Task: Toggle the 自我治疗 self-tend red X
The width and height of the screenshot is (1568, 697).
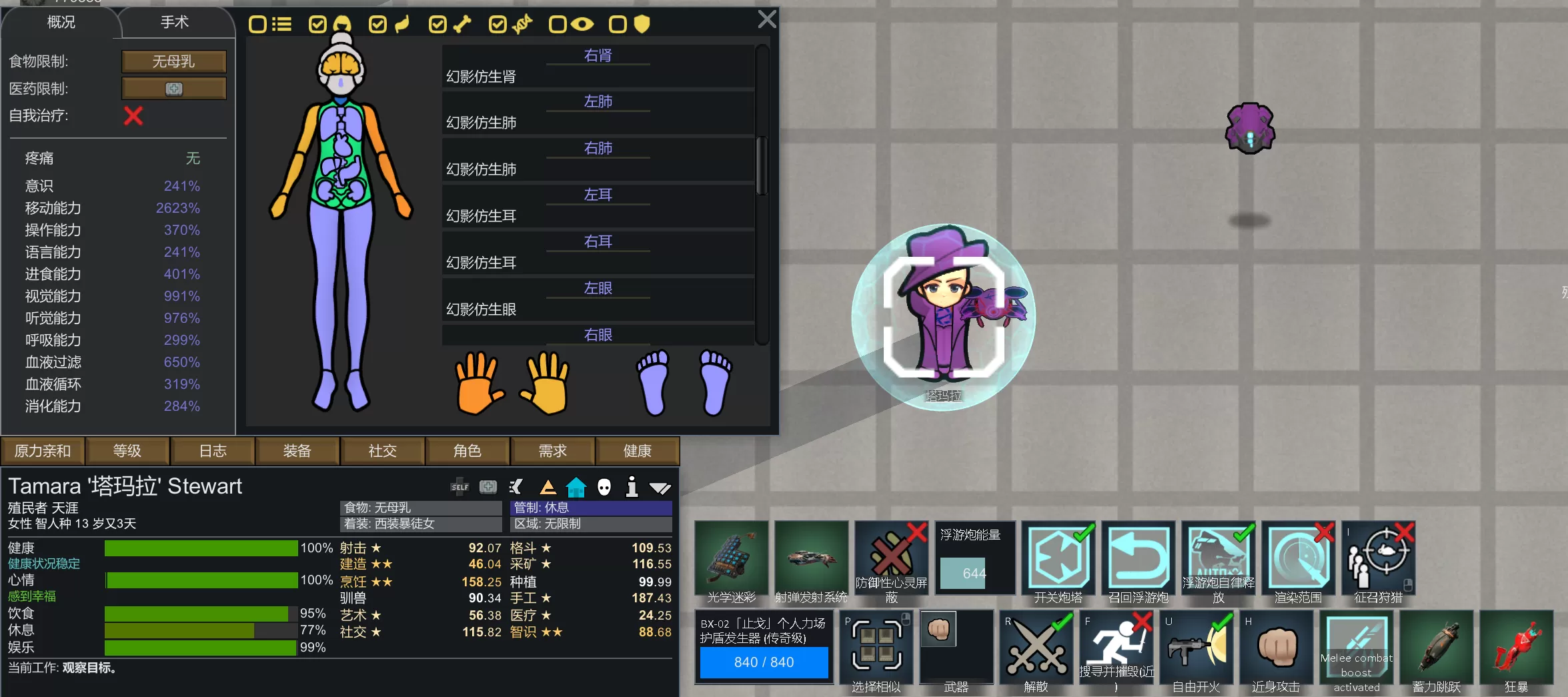Action: click(x=133, y=116)
